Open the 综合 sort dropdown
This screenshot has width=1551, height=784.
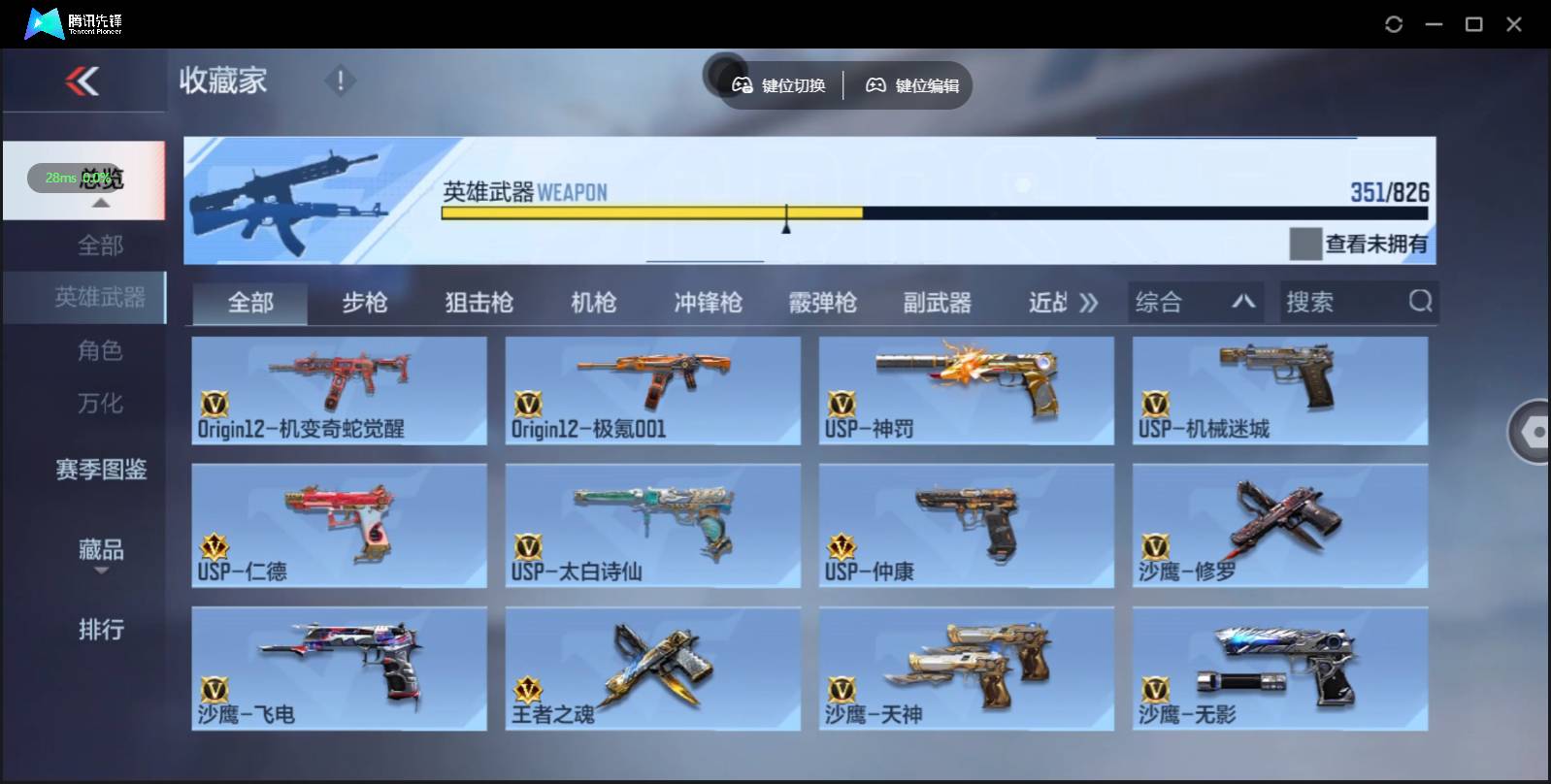[1196, 302]
